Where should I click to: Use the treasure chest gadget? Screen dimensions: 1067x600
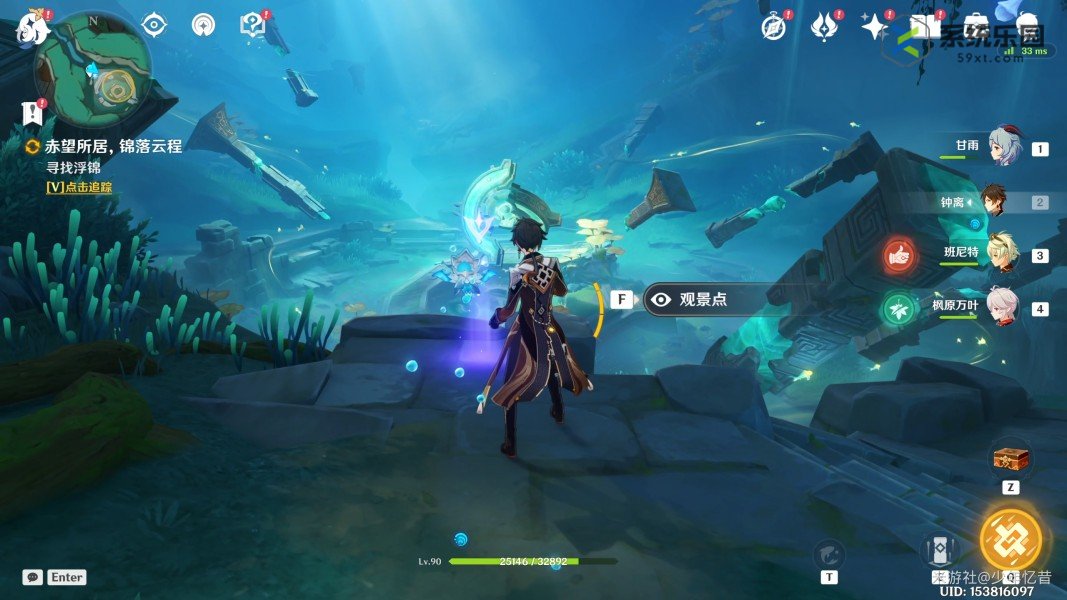click(1010, 460)
